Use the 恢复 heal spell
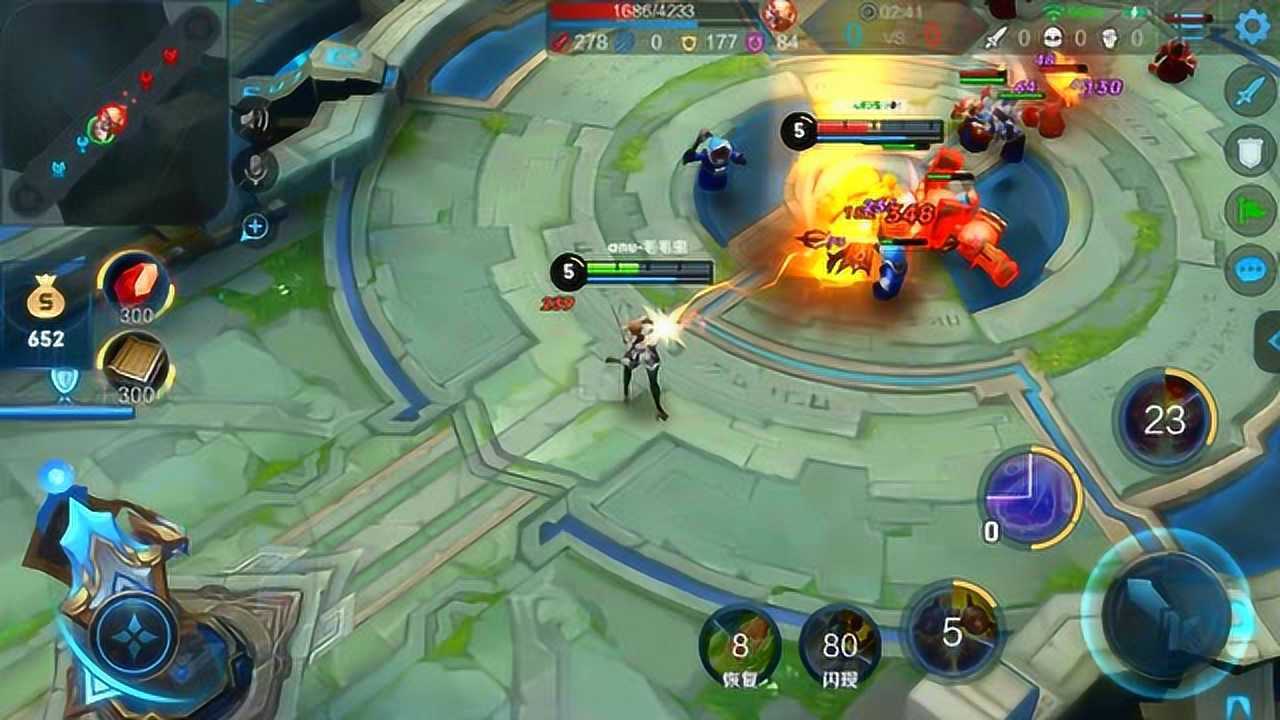1280x720 pixels. pos(740,644)
